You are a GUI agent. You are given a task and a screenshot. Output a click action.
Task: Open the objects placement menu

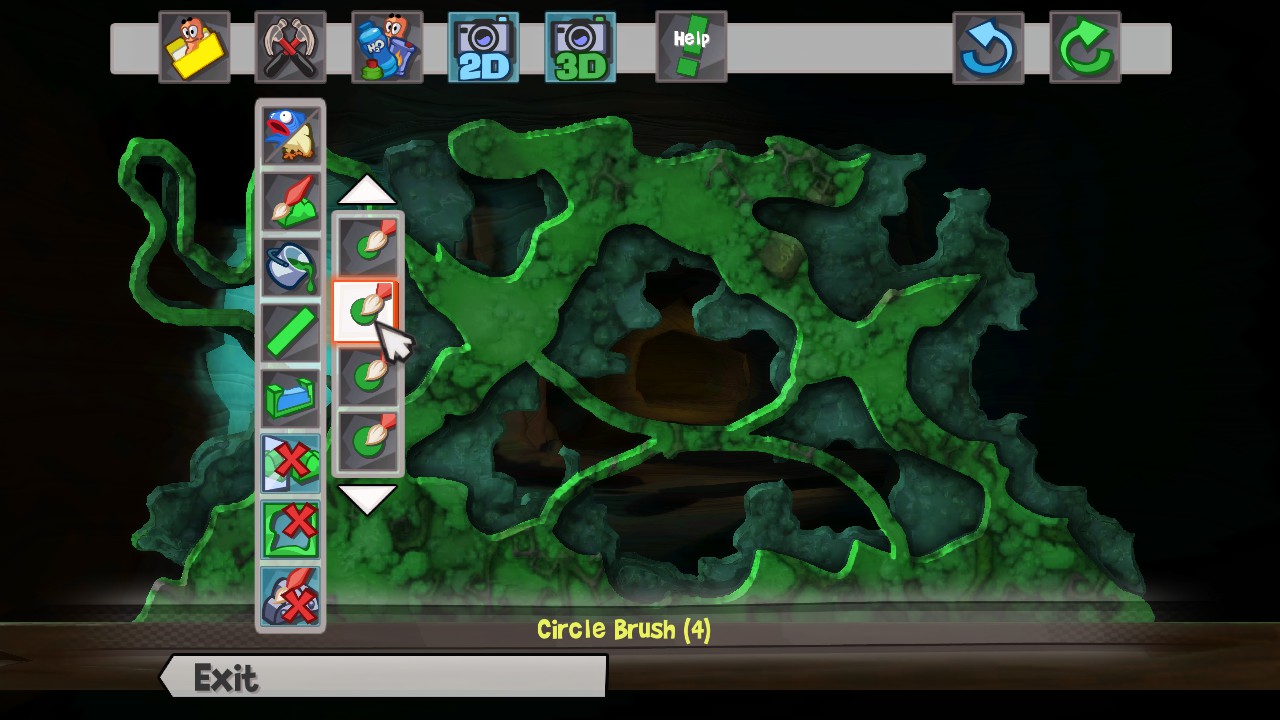click(x=387, y=46)
